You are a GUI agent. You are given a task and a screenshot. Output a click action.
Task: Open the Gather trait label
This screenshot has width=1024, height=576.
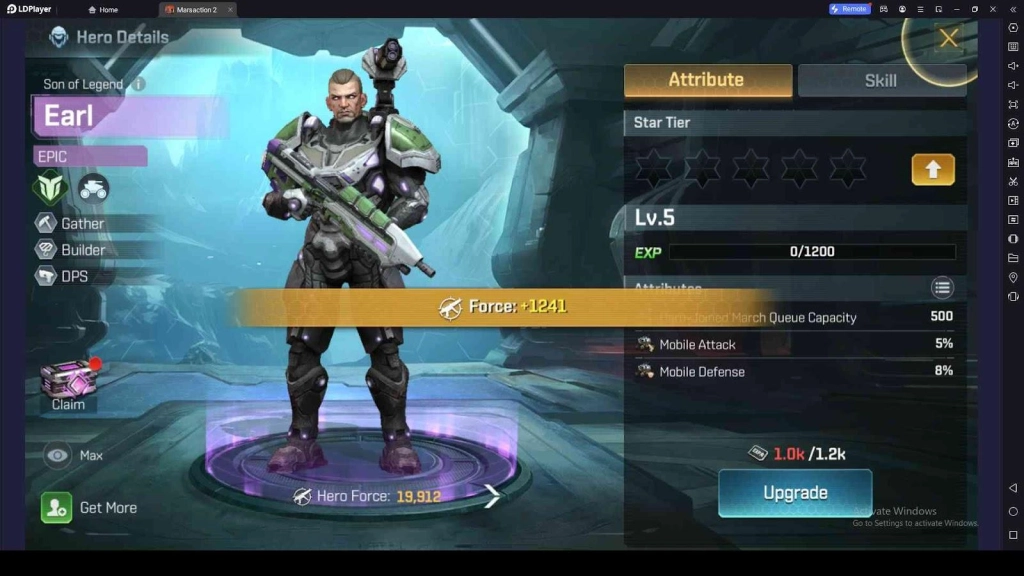click(82, 224)
